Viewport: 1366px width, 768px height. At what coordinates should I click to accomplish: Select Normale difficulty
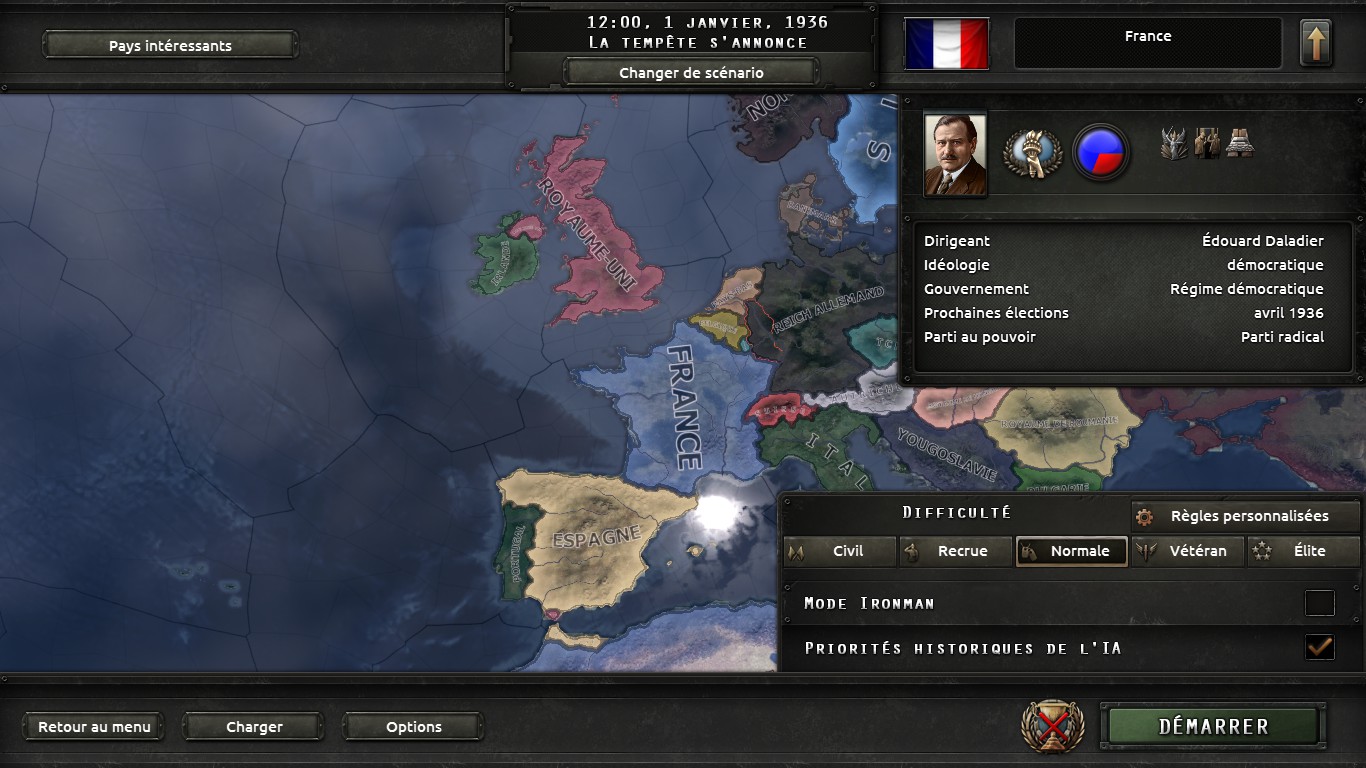[x=1072, y=551]
